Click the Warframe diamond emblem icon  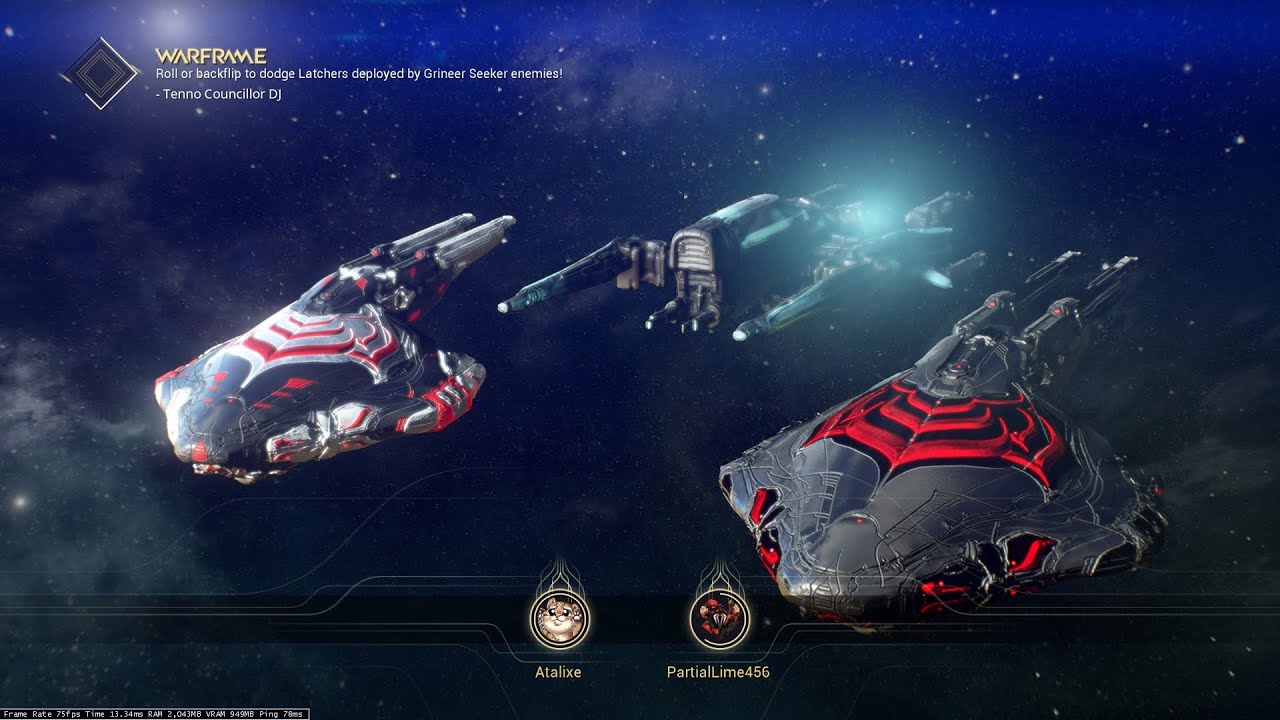click(x=100, y=73)
